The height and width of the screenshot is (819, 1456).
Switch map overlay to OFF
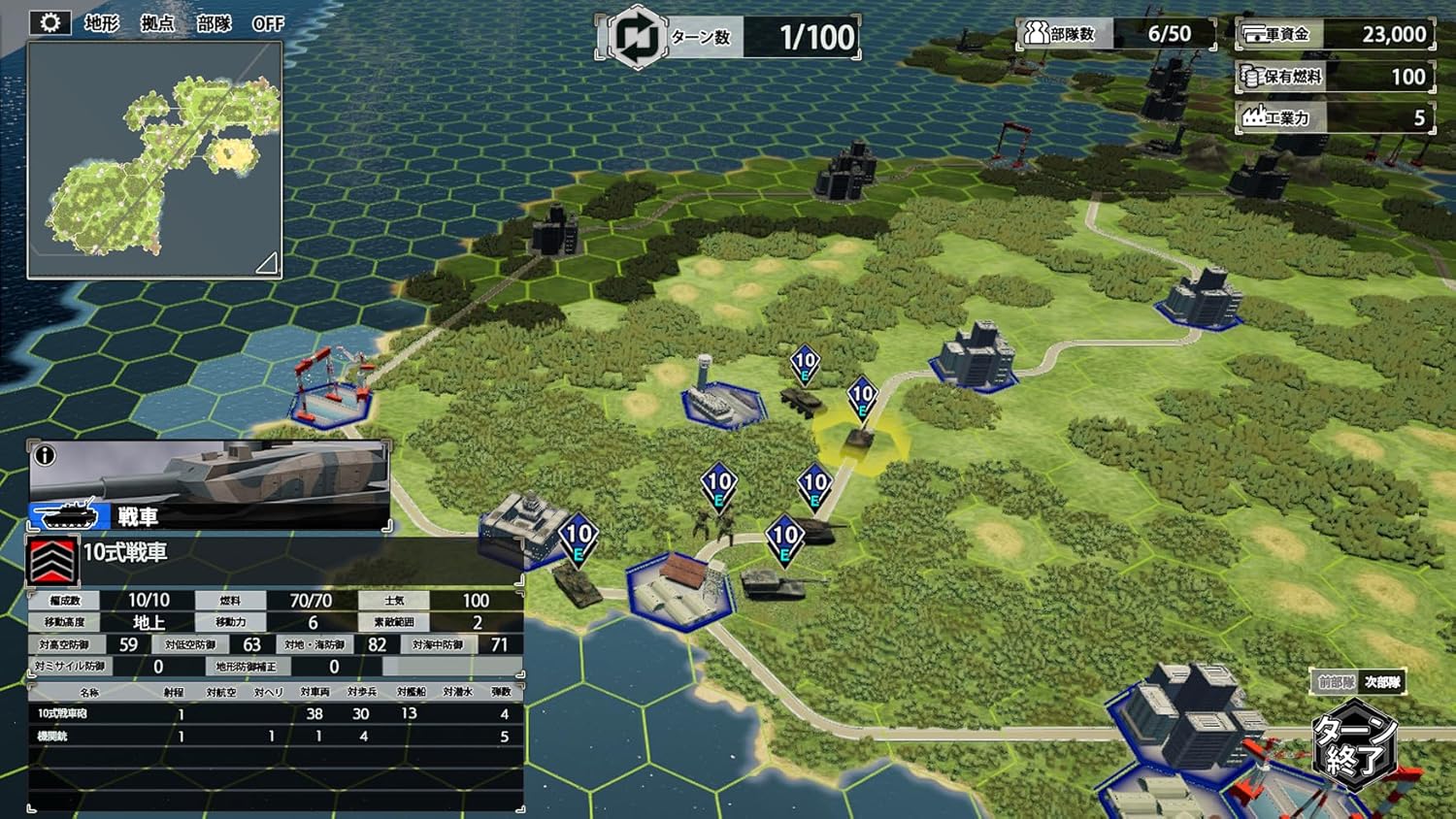[269, 23]
